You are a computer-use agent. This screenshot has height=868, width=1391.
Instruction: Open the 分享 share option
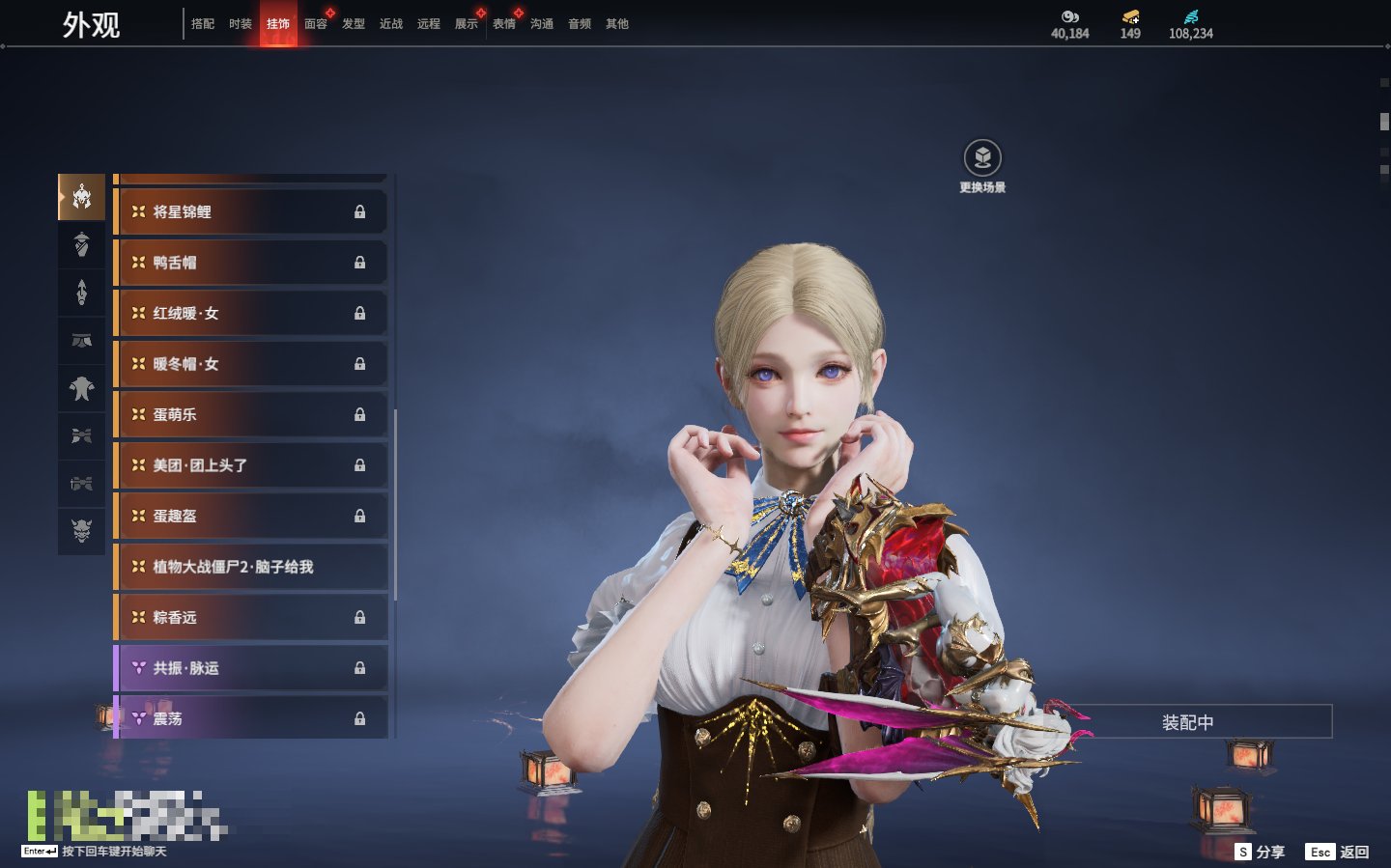(1261, 852)
